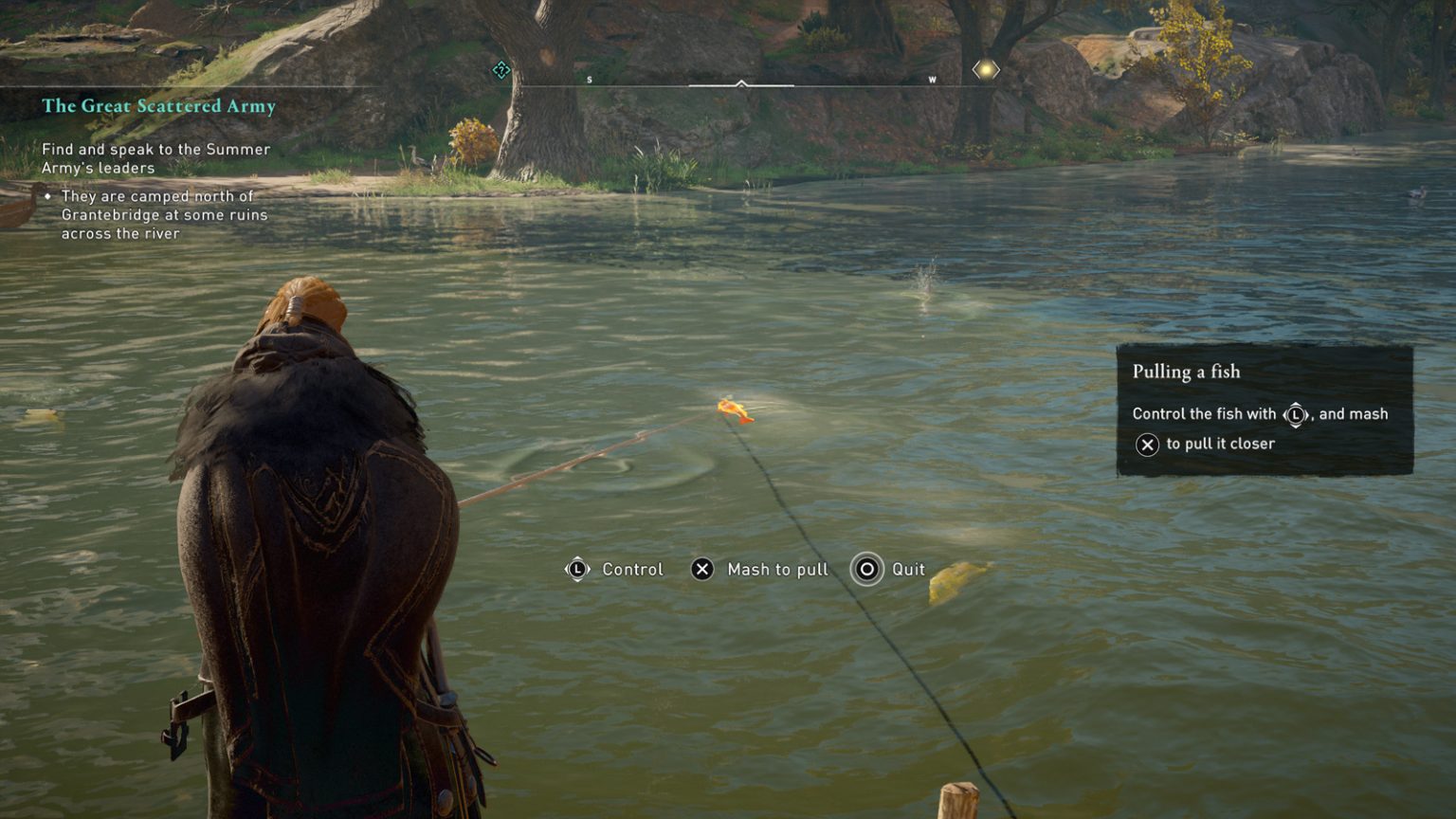Select The Great Scattered Army quest title
The height and width of the screenshot is (819, 1456).
pyautogui.click(x=158, y=106)
